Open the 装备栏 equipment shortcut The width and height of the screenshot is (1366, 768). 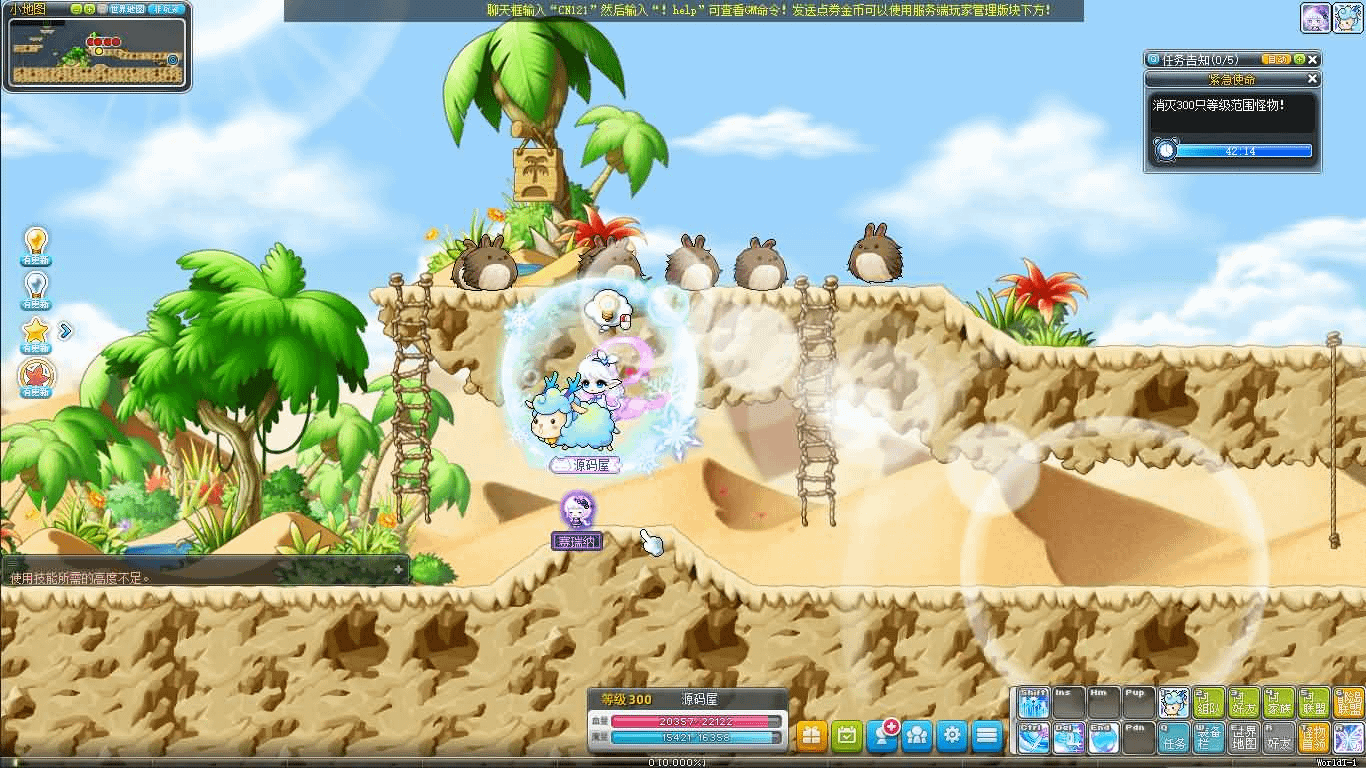1209,738
